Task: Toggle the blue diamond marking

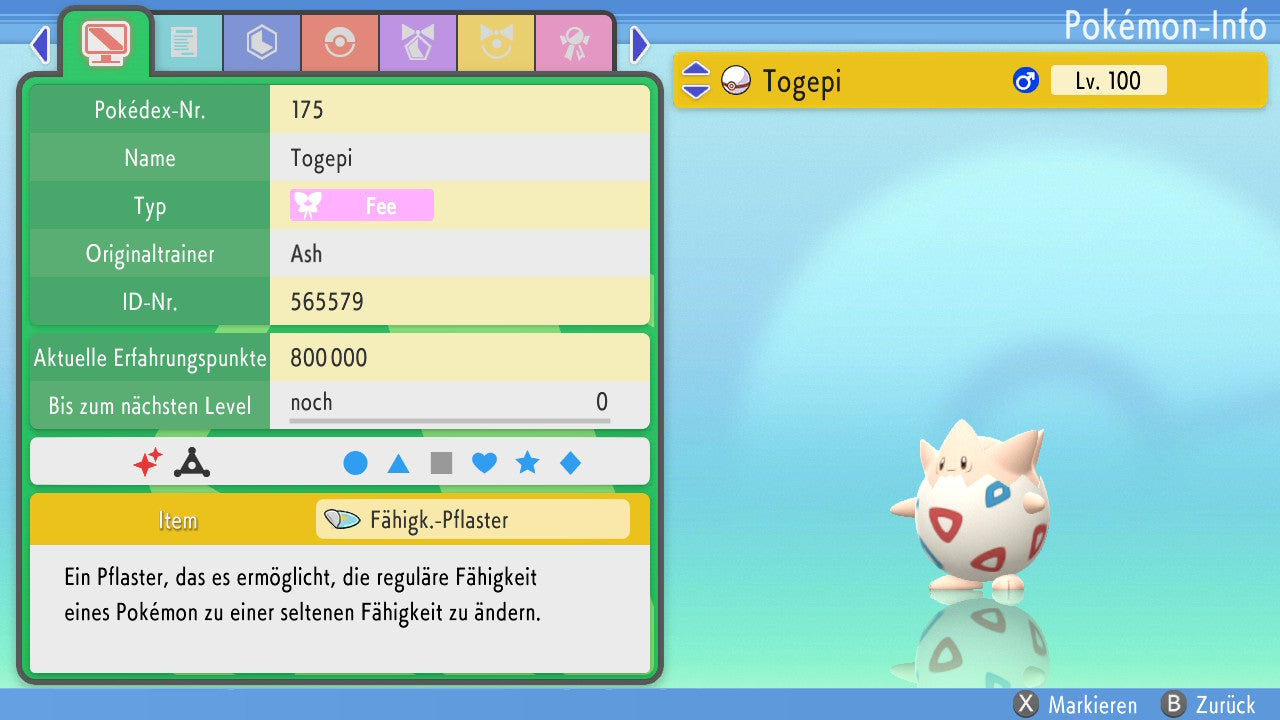Action: click(x=570, y=463)
